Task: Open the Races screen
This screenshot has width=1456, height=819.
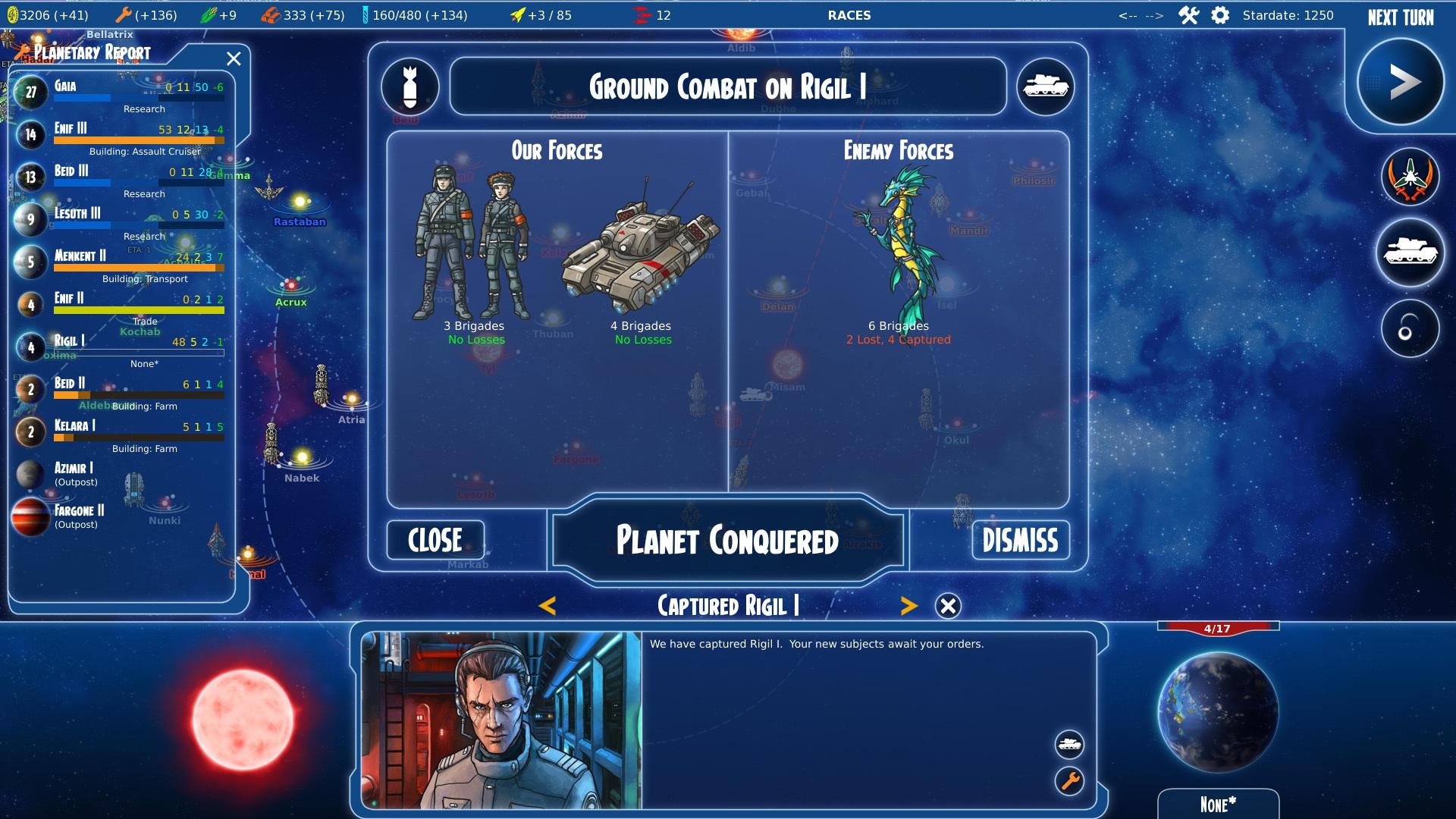Action: (849, 15)
